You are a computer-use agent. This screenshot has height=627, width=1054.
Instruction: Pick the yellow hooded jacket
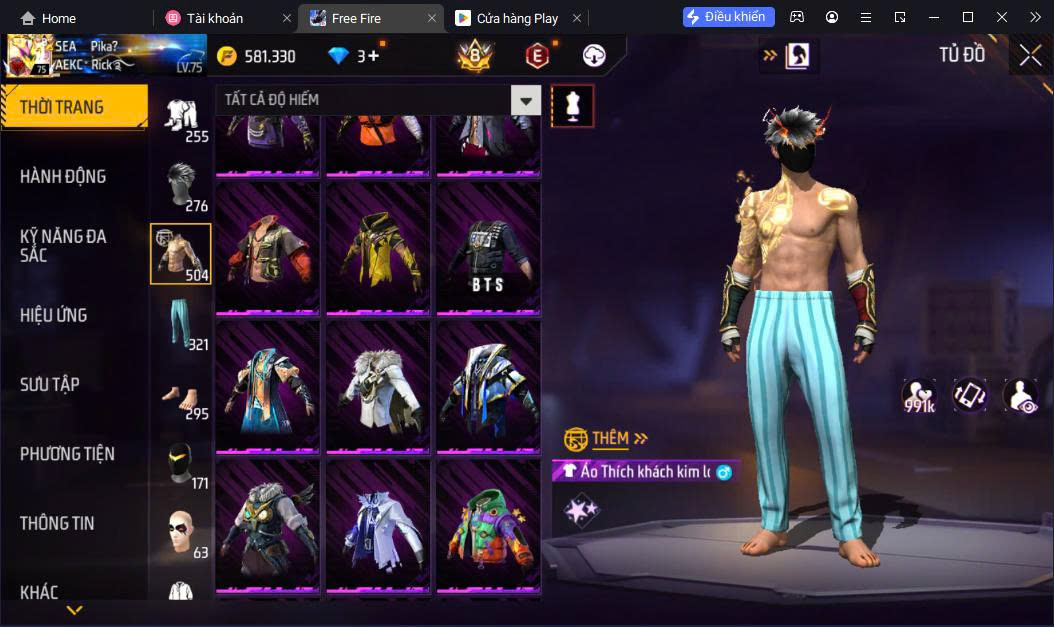point(378,250)
